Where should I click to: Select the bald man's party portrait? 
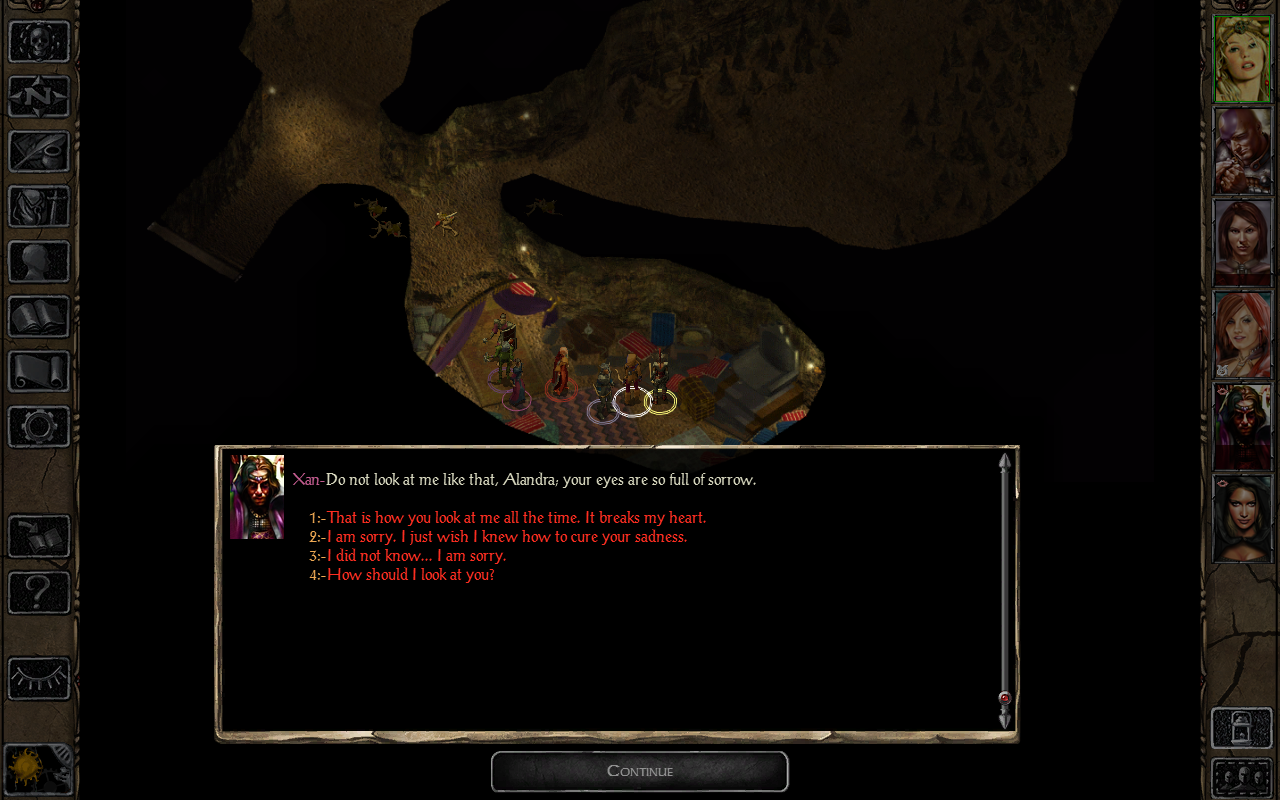(1242, 151)
